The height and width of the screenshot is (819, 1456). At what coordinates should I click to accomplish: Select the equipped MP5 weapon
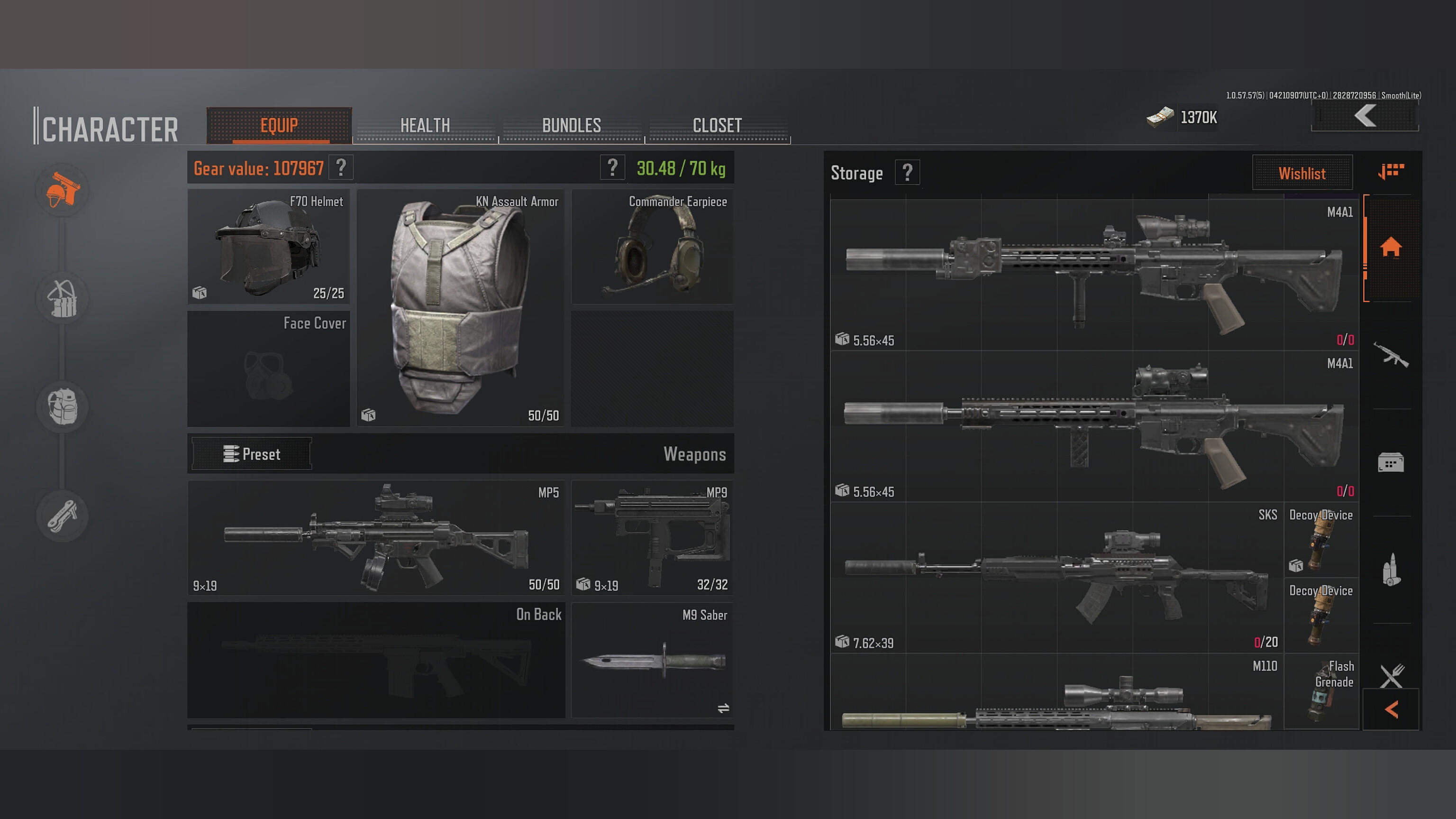pyautogui.click(x=376, y=537)
